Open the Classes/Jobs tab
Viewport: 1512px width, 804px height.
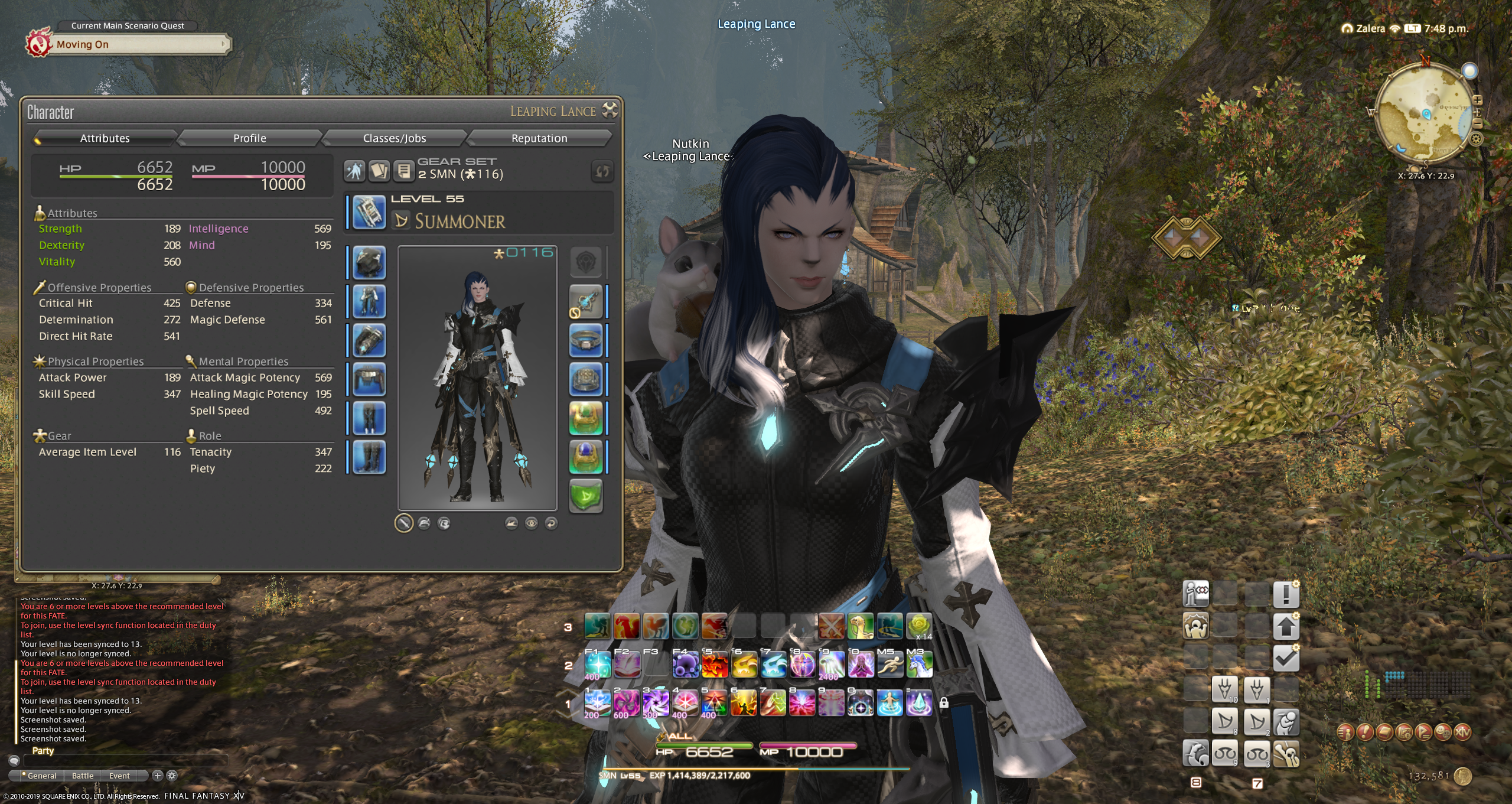pos(394,138)
